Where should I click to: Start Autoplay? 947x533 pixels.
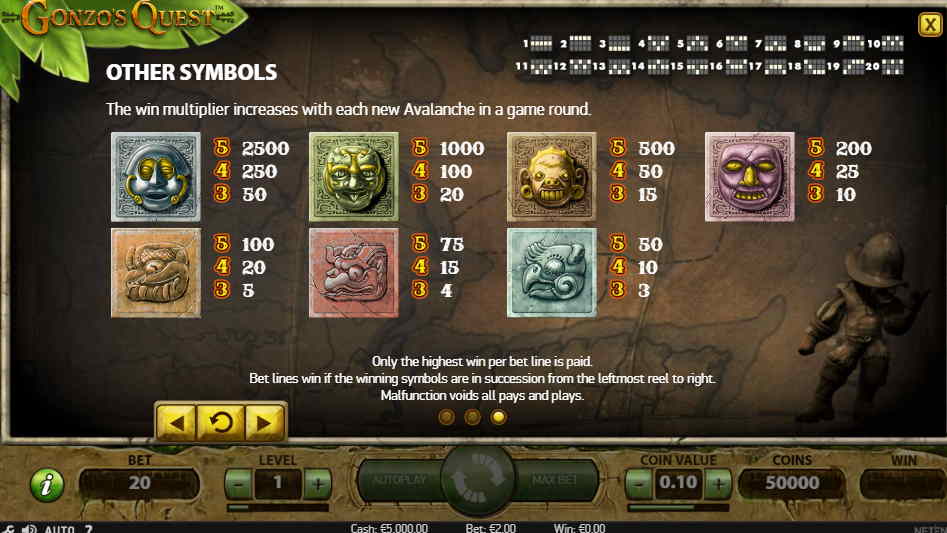tap(399, 481)
